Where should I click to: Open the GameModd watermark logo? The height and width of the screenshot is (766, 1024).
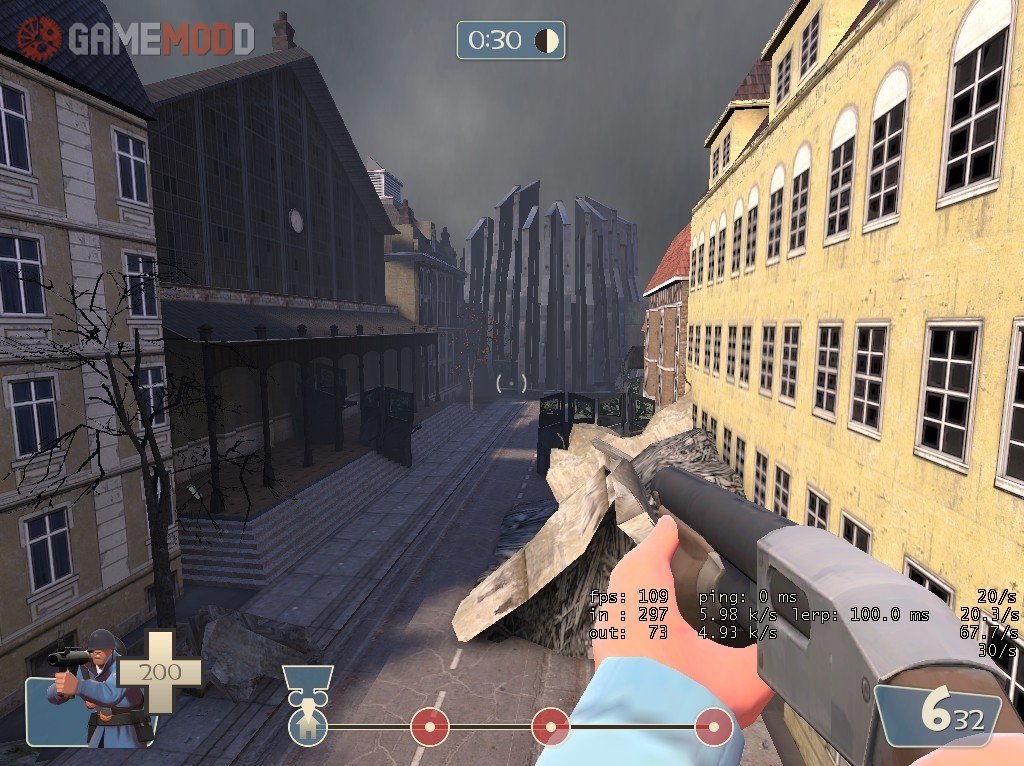click(135, 38)
